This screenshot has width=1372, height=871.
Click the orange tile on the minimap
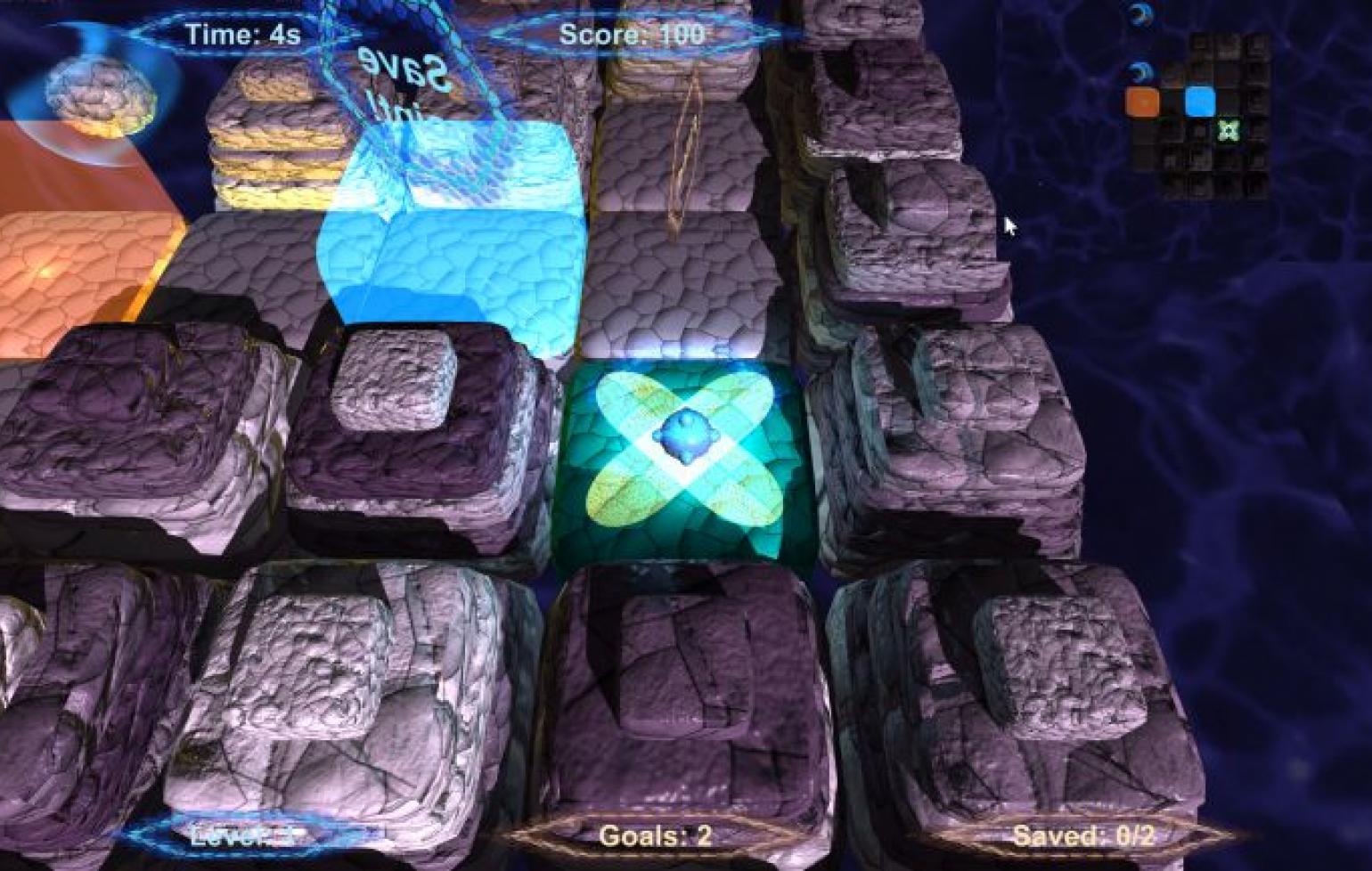click(1142, 102)
